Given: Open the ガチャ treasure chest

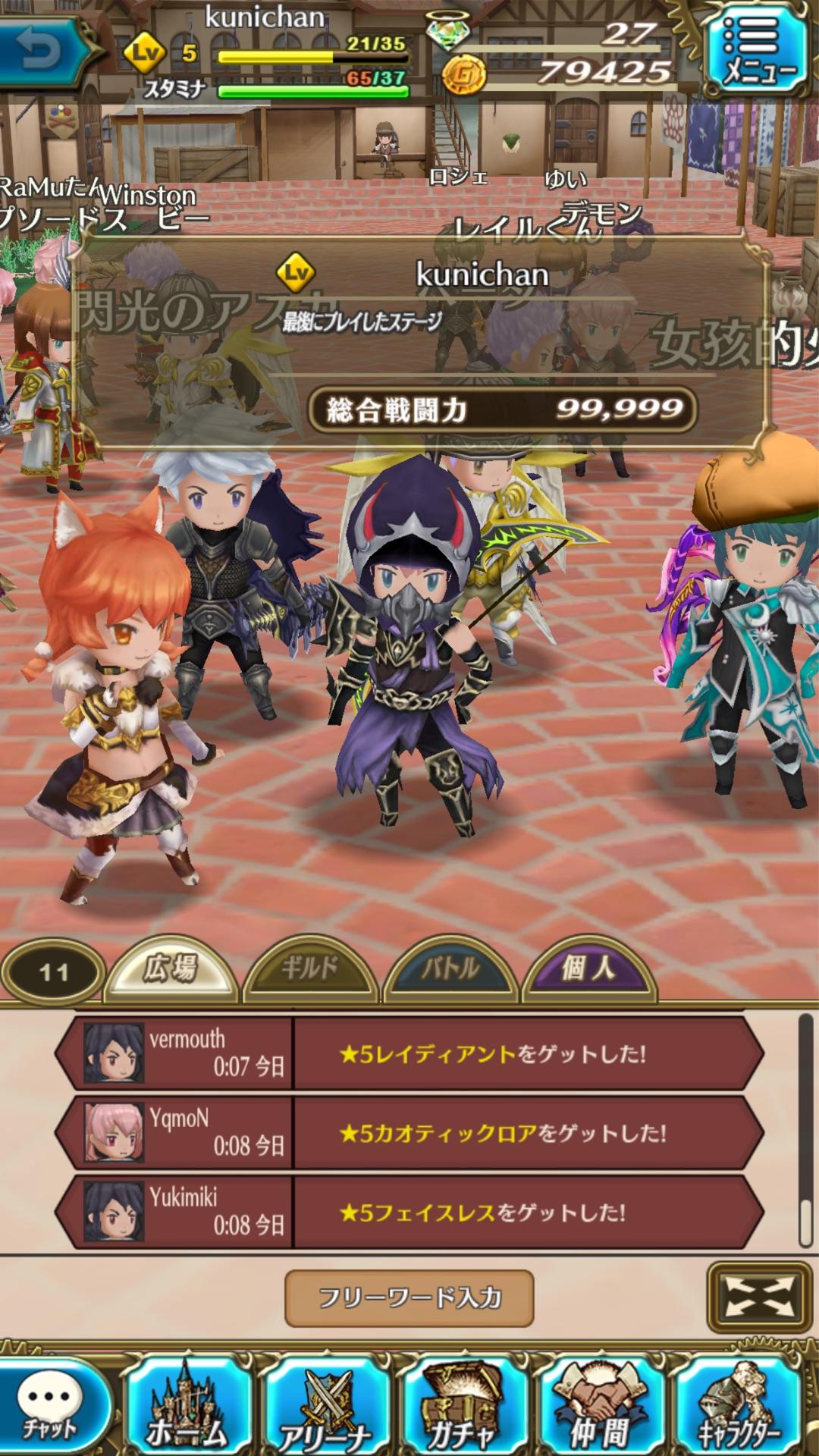Looking at the screenshot, I should 463,1407.
